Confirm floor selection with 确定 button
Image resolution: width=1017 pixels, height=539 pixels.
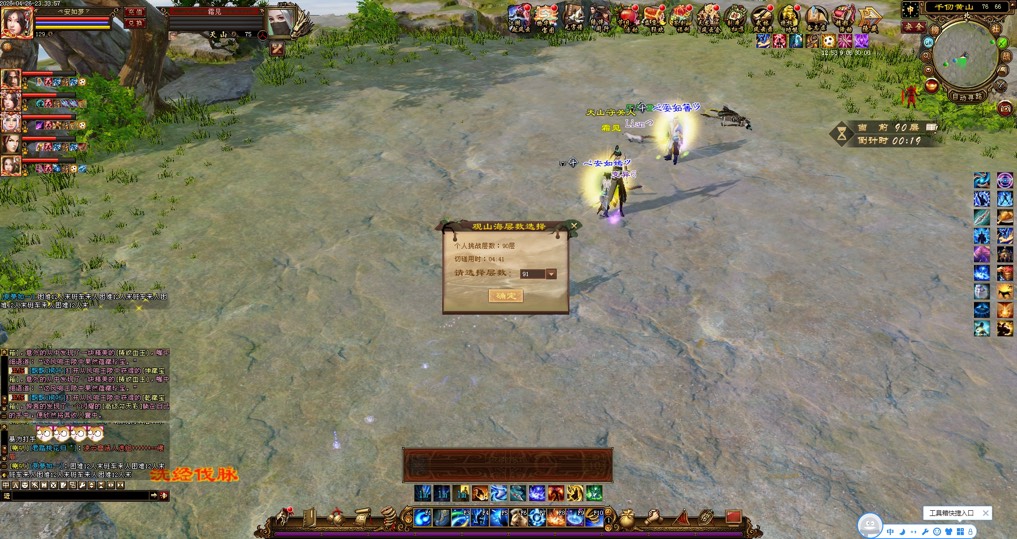point(505,296)
